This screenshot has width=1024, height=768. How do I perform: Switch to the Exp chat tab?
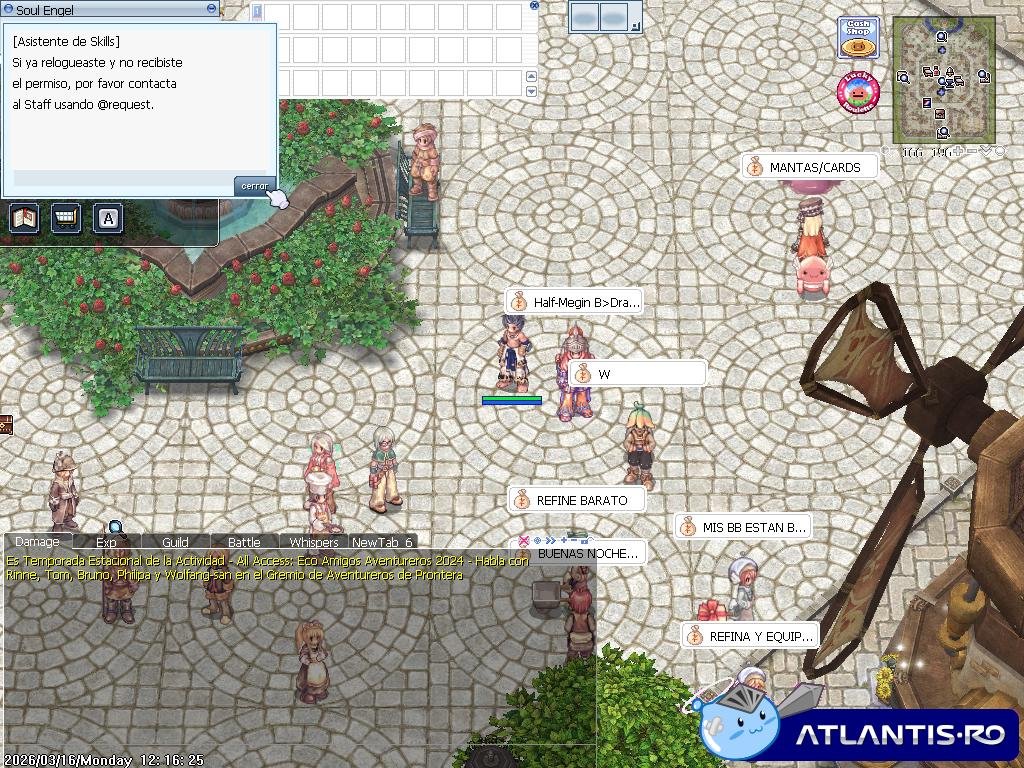click(106, 542)
